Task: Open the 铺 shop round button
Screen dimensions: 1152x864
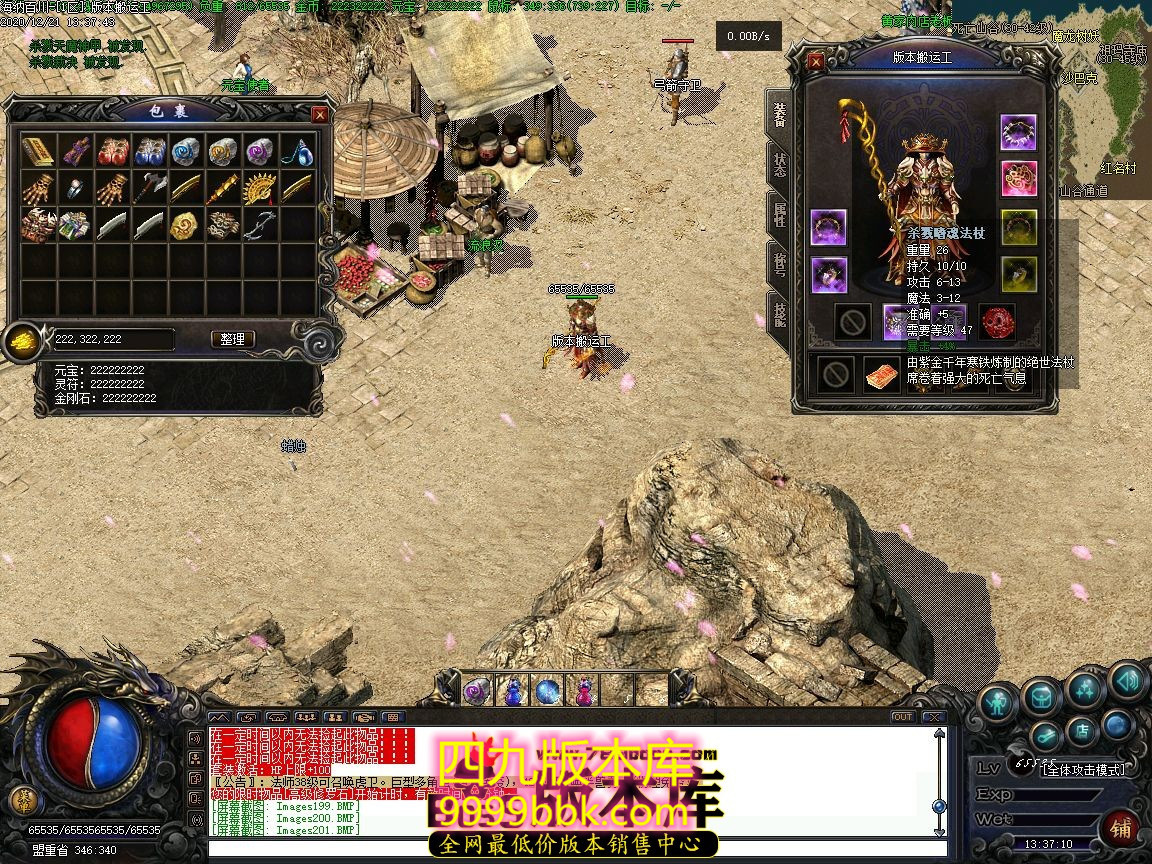Action: click(1121, 828)
